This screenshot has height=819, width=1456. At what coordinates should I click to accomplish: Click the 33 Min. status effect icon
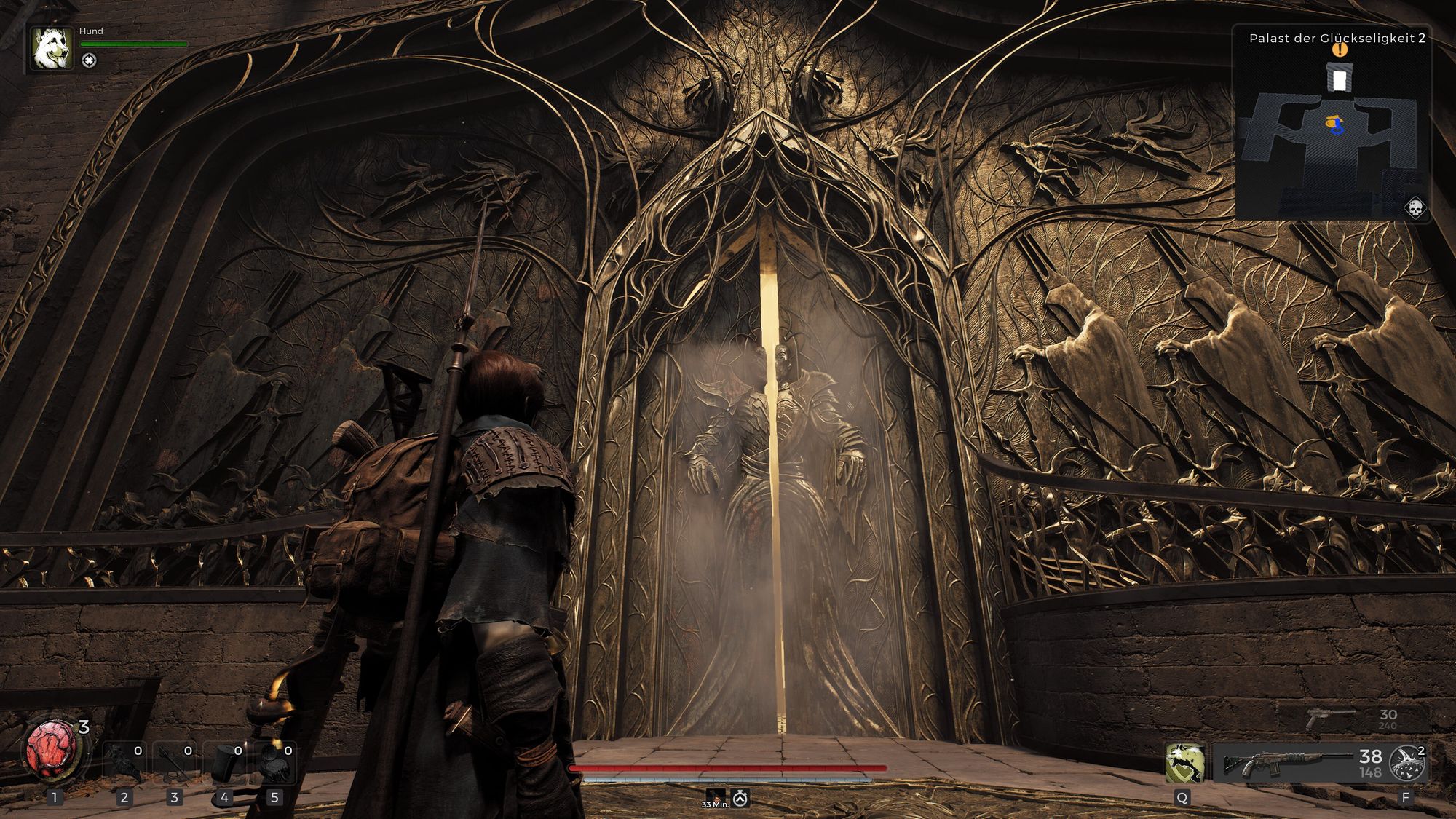click(x=715, y=796)
